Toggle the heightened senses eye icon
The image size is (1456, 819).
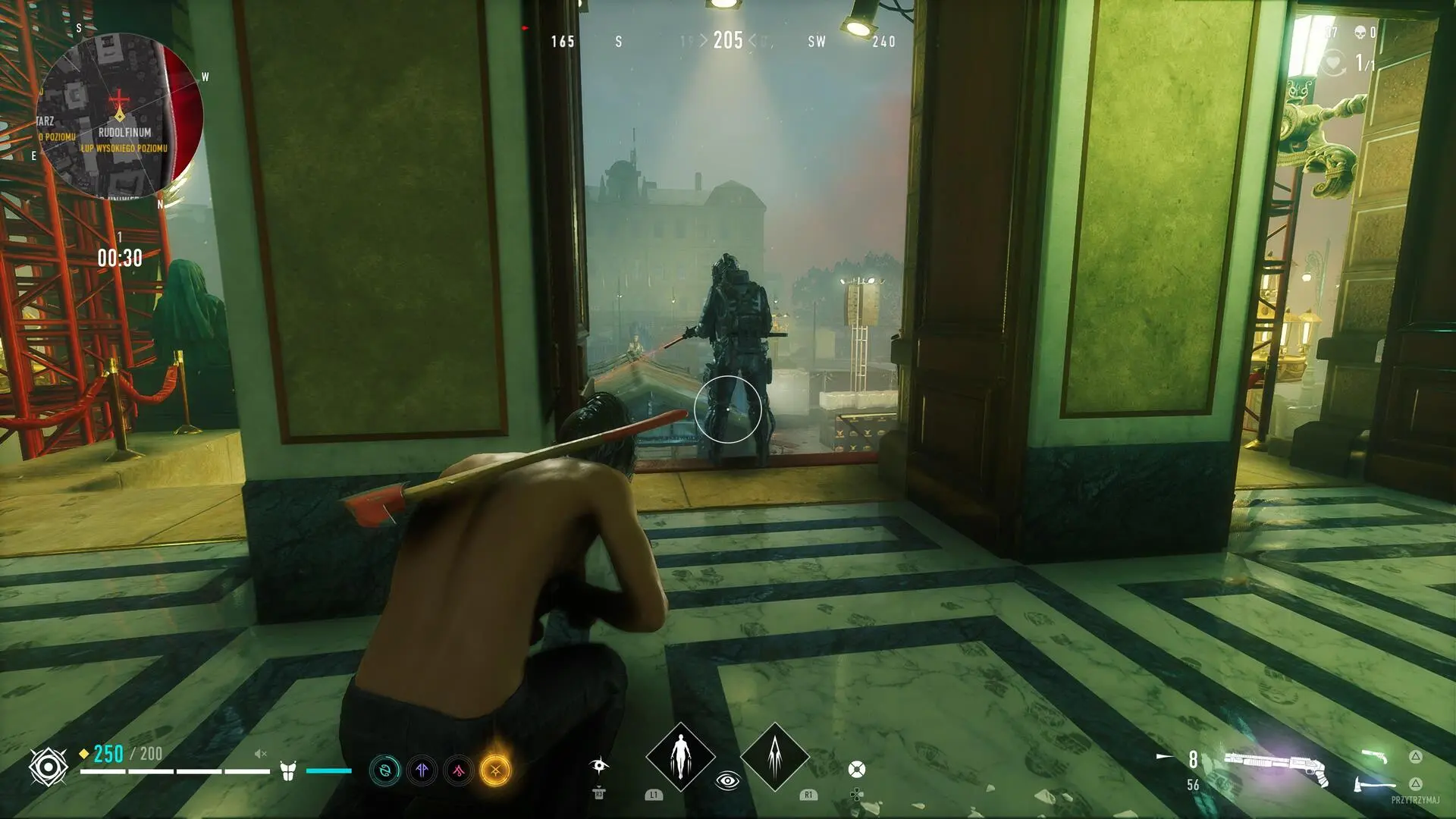(x=599, y=764)
